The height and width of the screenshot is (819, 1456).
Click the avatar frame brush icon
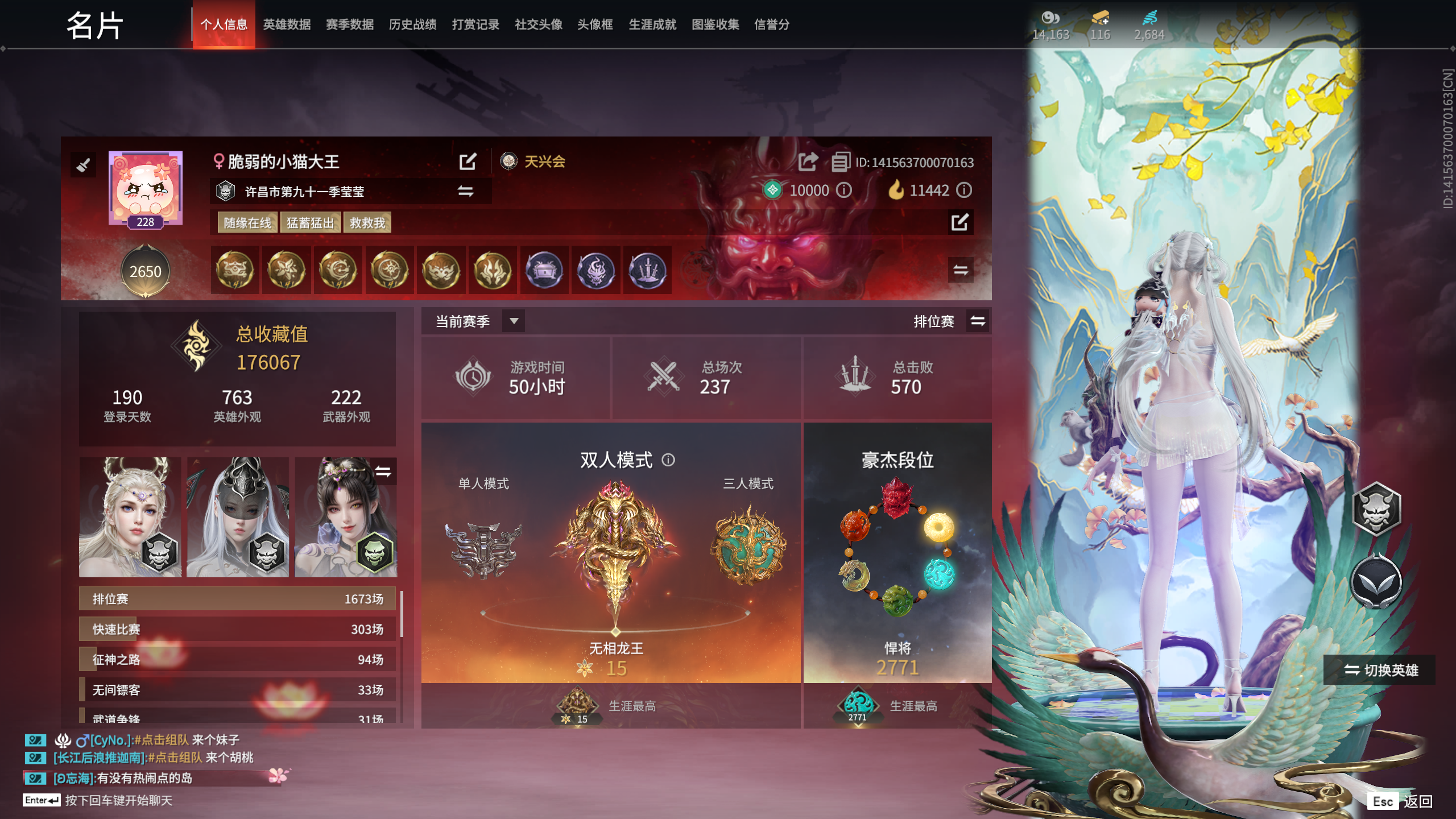click(x=84, y=165)
